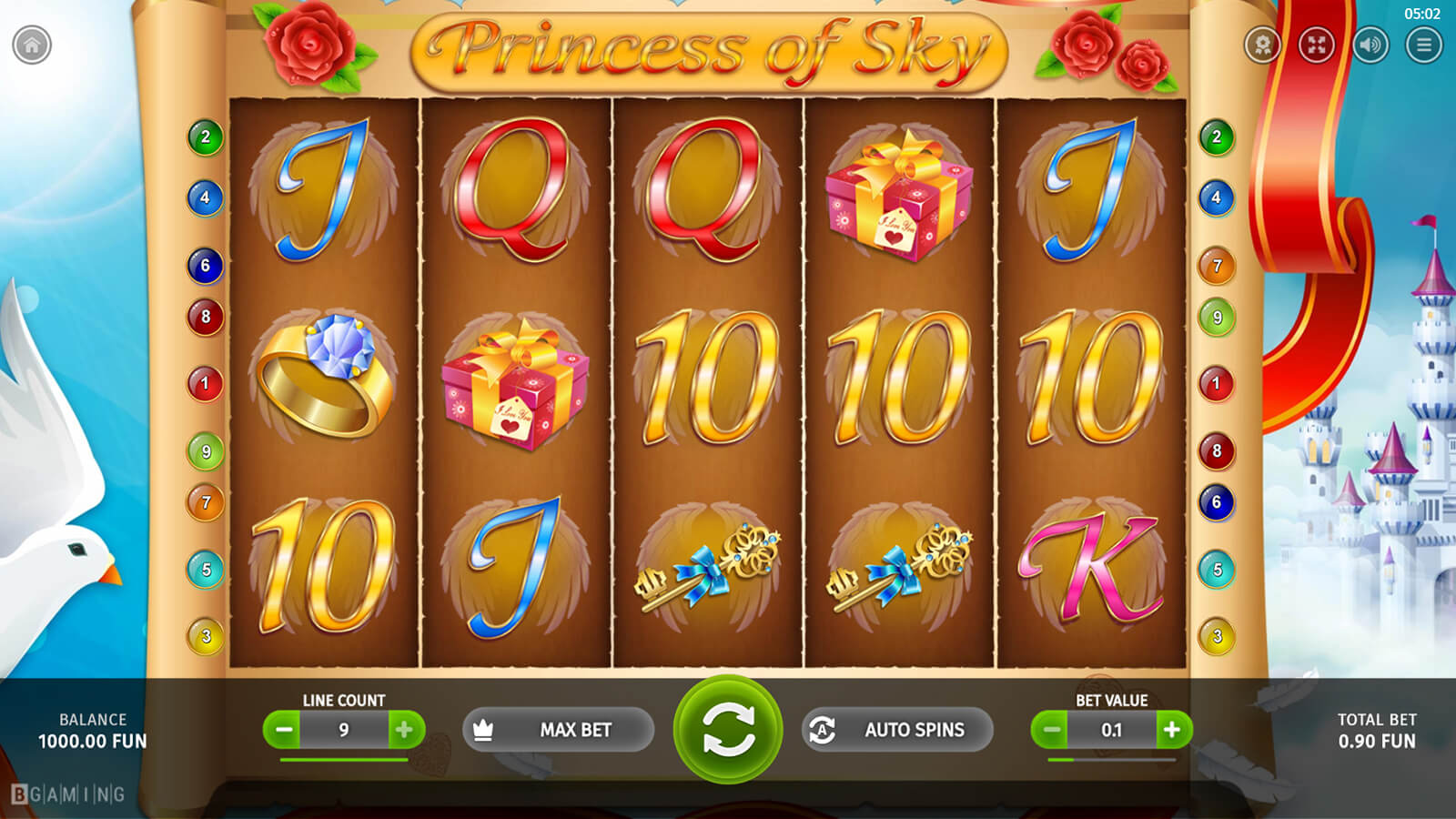
Task: Mute the sound with the speaker icon
Action: [x=1370, y=45]
